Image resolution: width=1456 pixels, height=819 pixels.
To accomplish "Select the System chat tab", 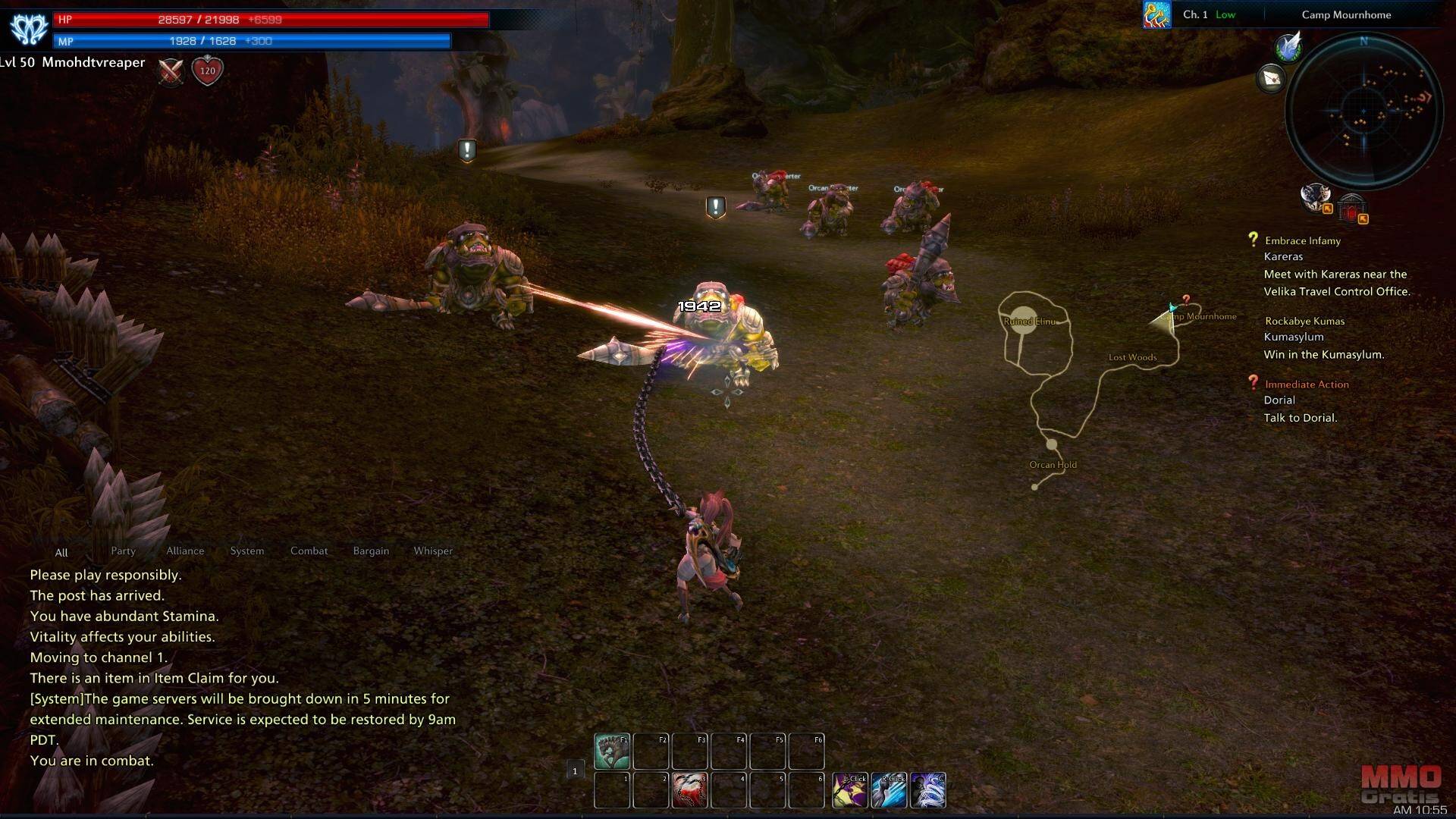I will (x=247, y=551).
